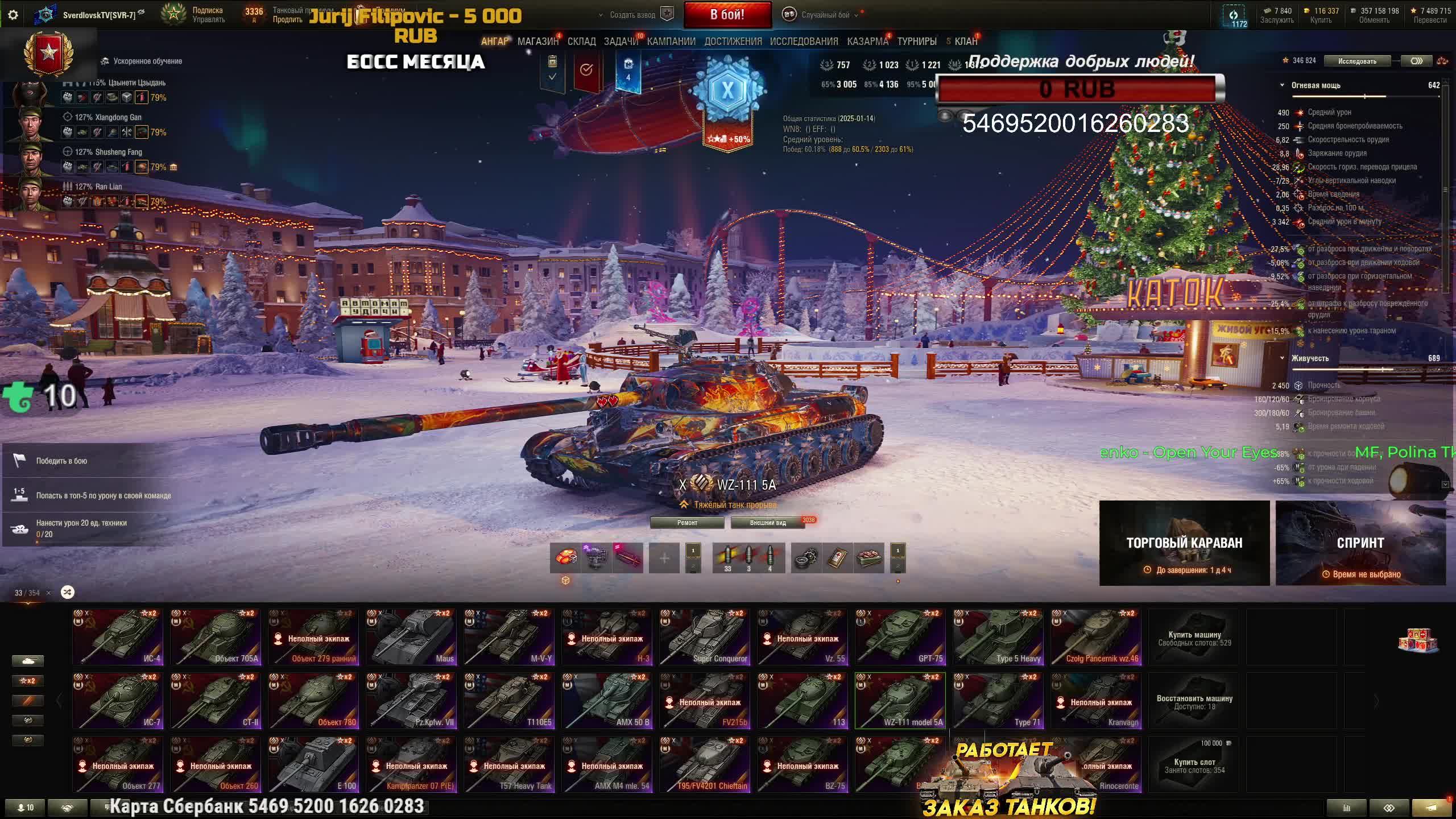Start battle with the В бой! button

[727, 15]
